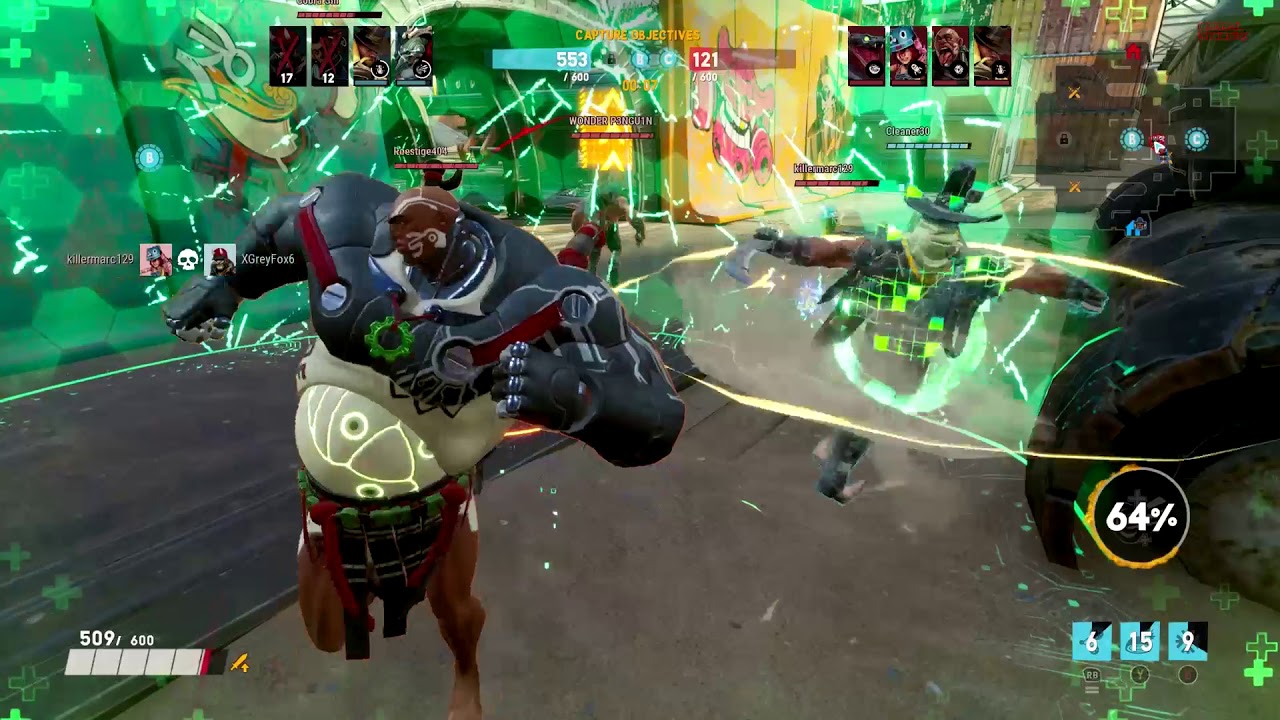Screen dimensions: 1280x720
Task: Select the bald enemy portrait with tongue out
Action: pyautogui.click(x=950, y=56)
